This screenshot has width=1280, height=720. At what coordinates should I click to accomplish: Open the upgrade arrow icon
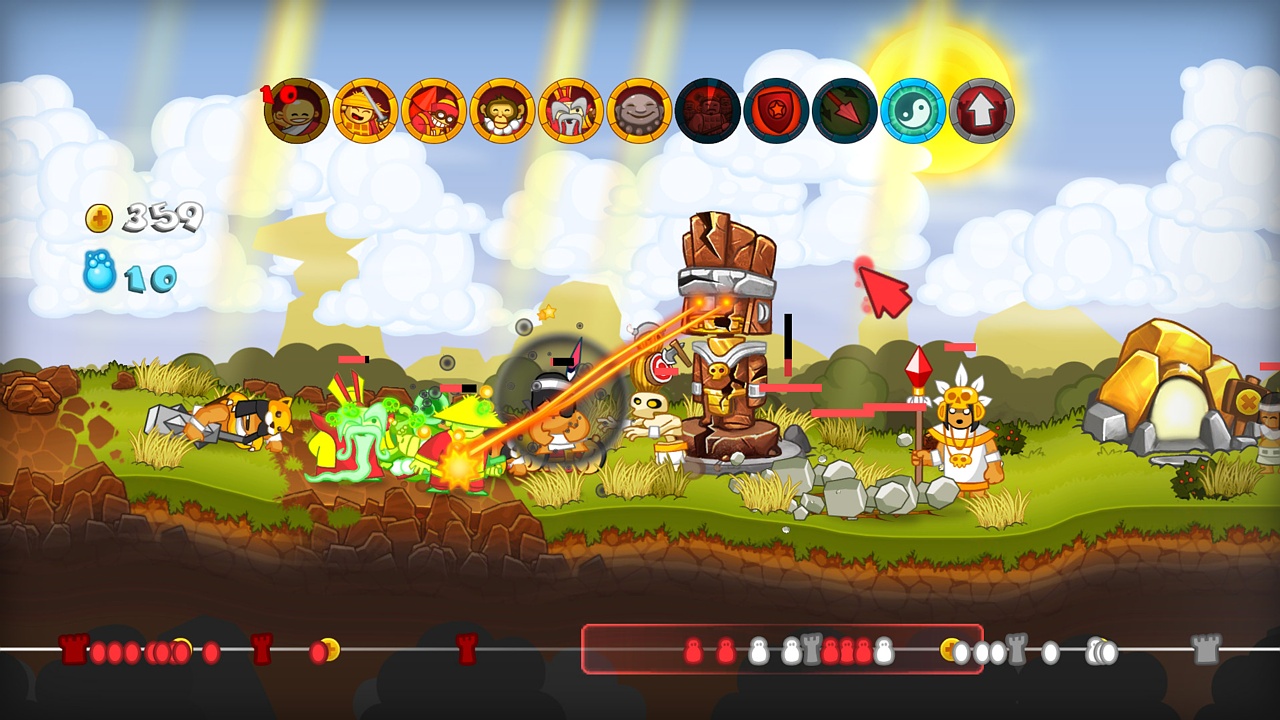click(981, 110)
